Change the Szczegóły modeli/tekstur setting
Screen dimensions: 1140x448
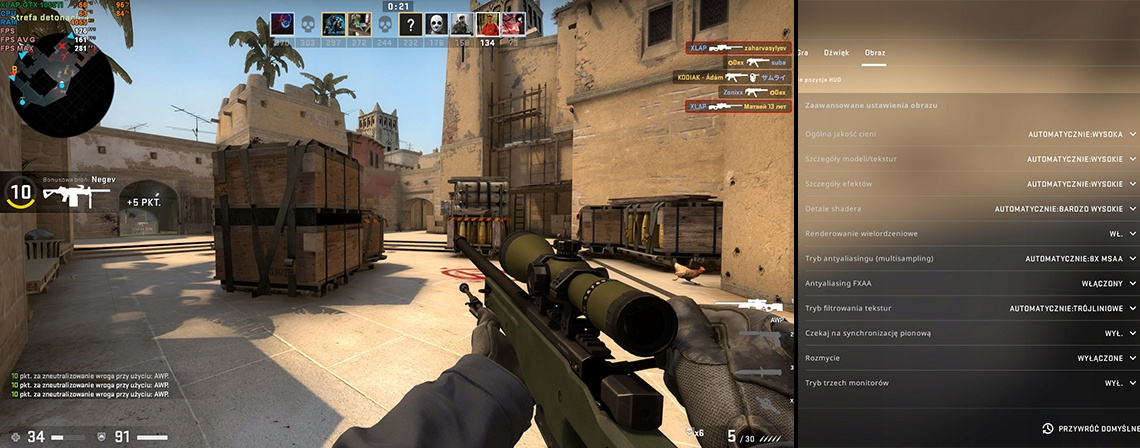click(x=1082, y=159)
